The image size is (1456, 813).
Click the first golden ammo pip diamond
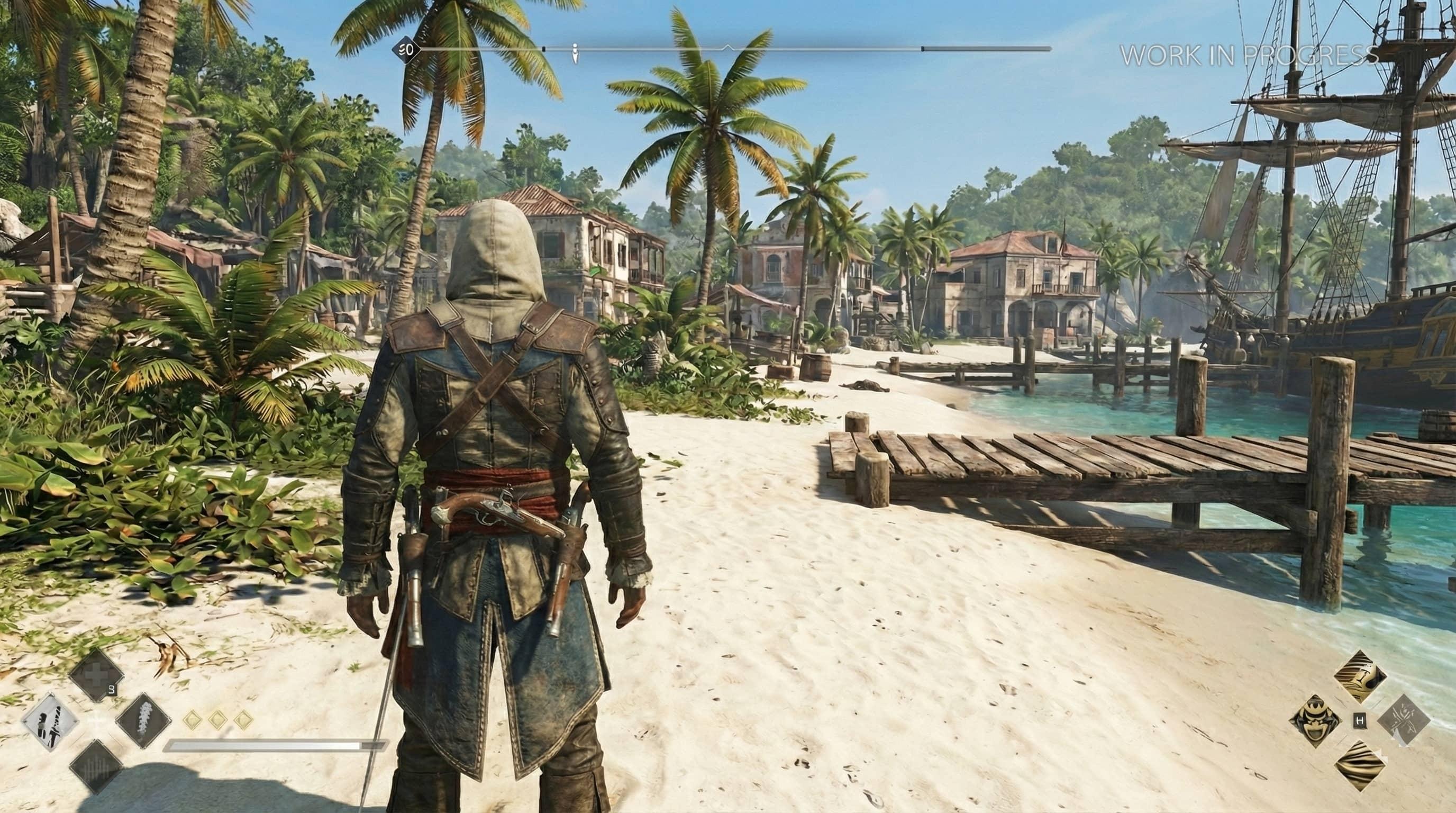tap(193, 719)
